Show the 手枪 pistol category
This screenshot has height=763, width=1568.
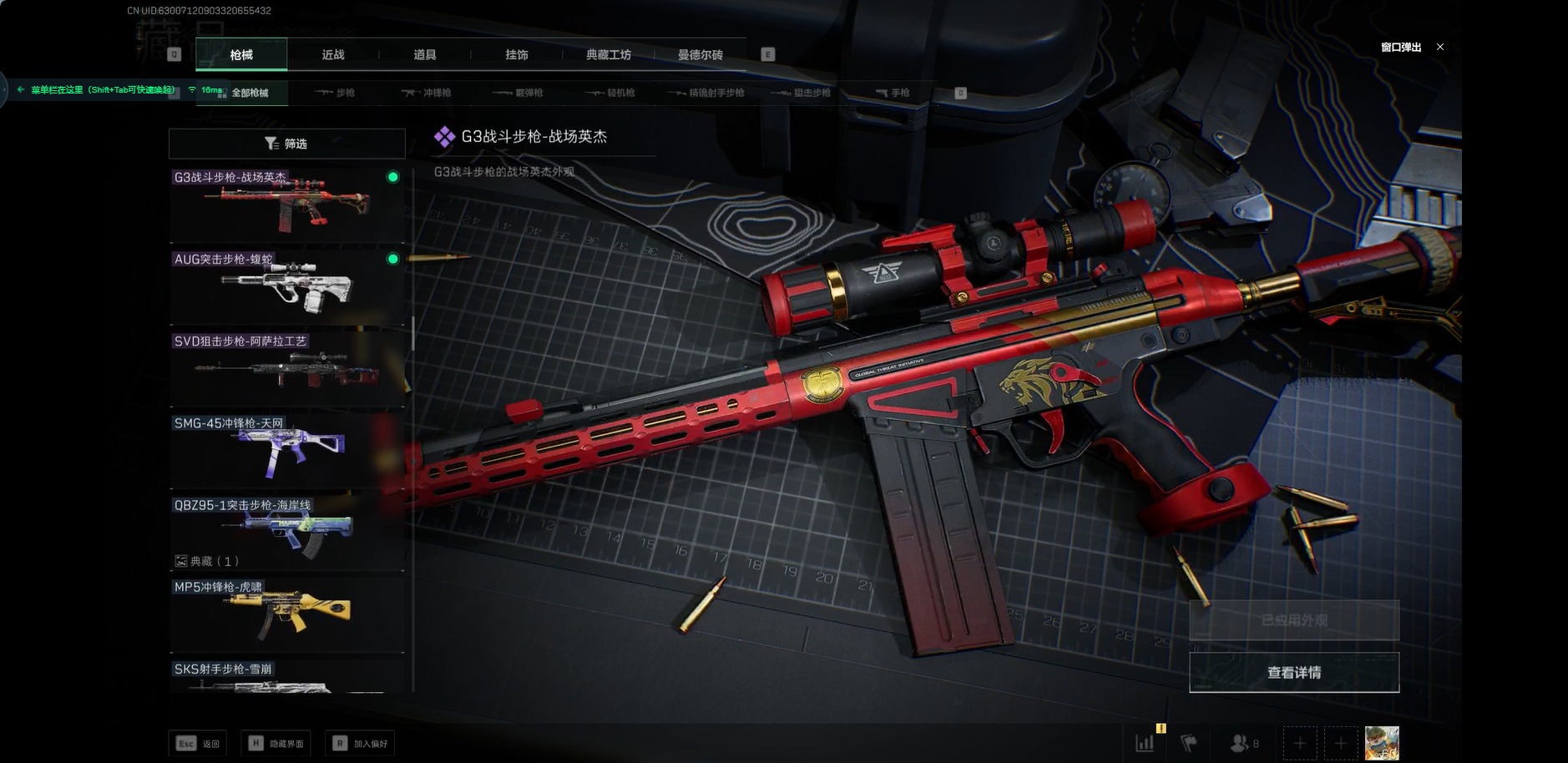(x=893, y=93)
